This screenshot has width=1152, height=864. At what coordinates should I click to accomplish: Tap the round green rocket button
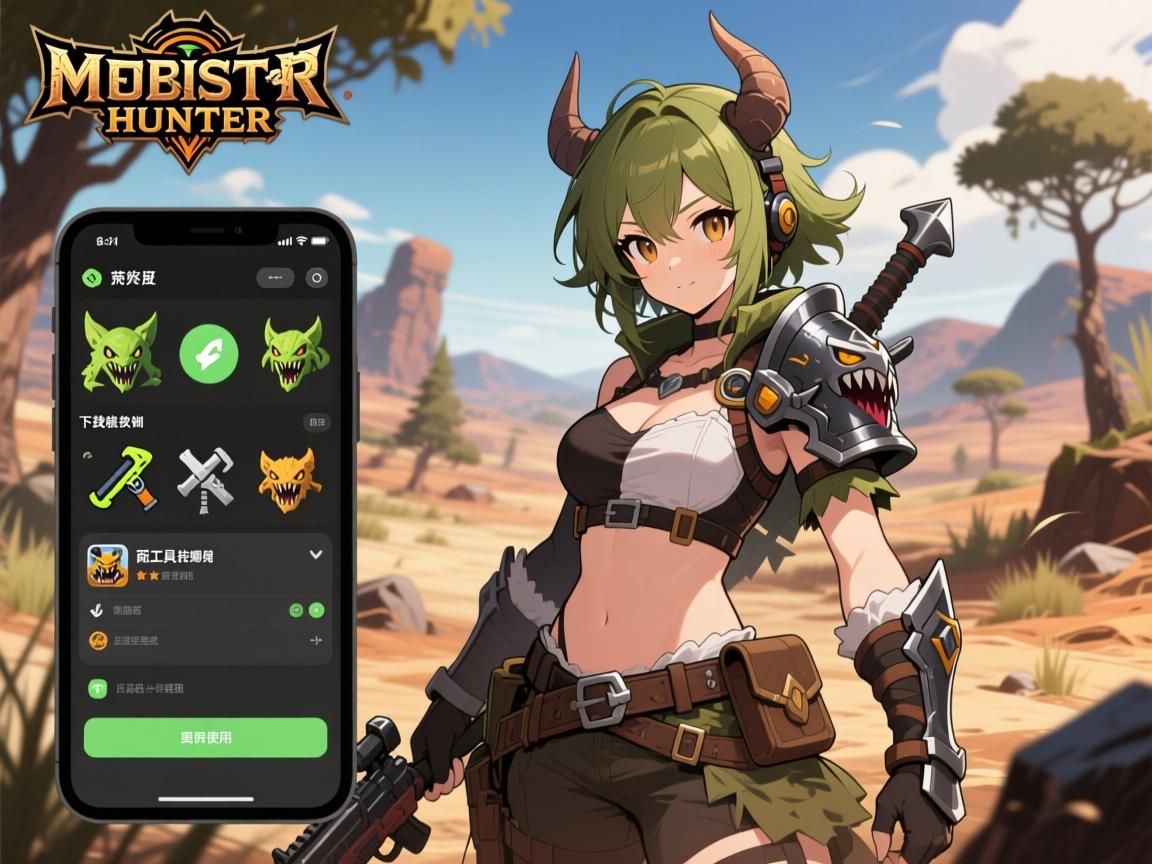tap(208, 352)
